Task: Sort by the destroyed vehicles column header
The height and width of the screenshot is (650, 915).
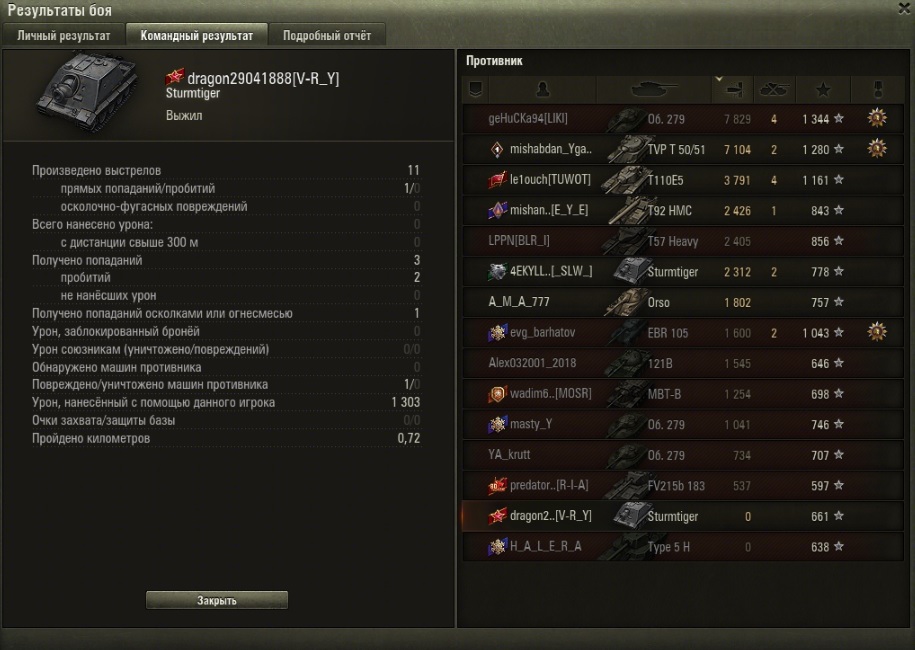Action: 773,89
